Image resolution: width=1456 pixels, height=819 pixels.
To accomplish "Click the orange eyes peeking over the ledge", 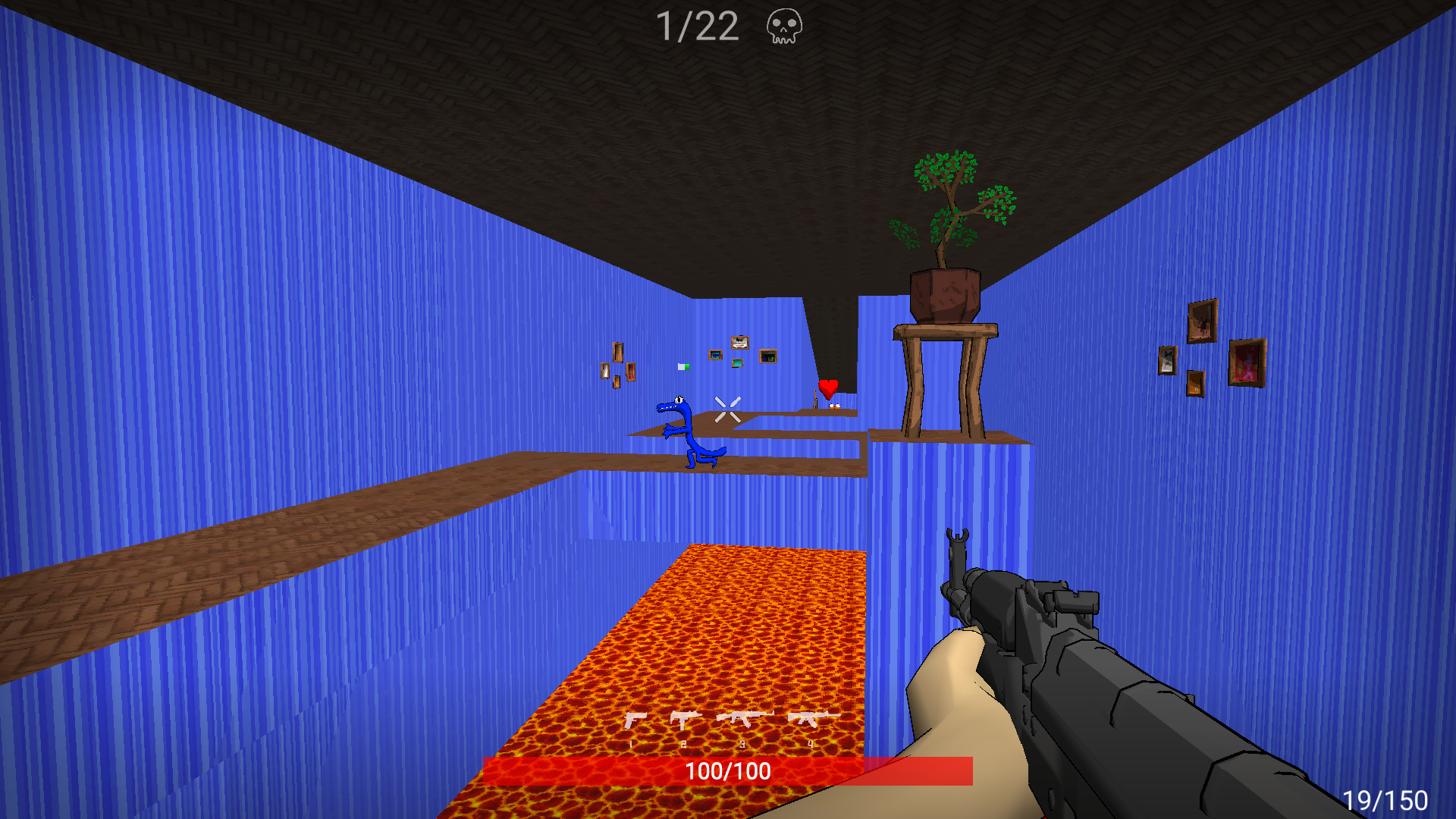I will click(836, 406).
